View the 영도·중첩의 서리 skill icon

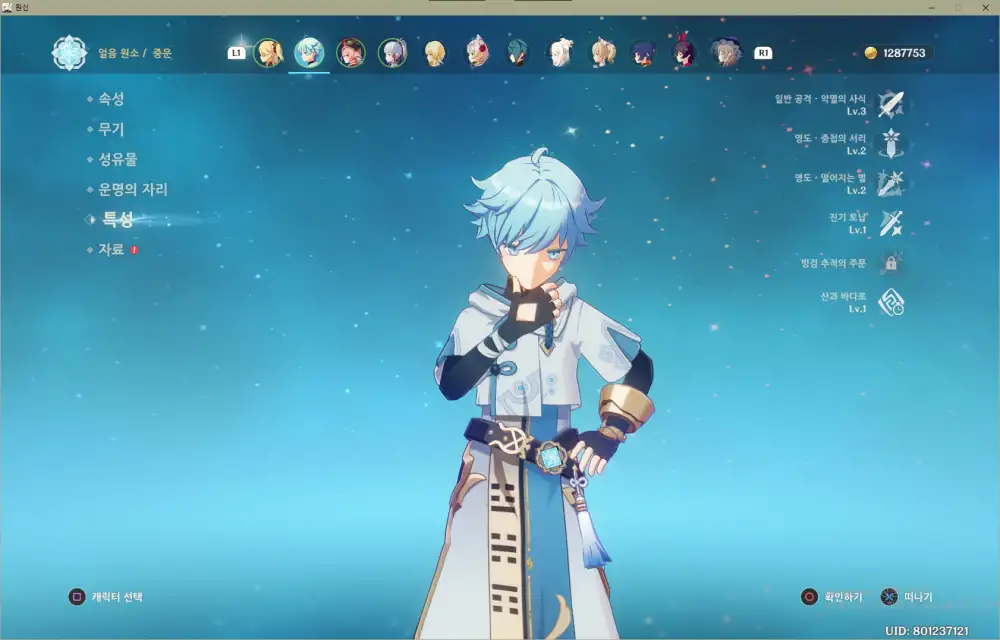click(x=890, y=144)
